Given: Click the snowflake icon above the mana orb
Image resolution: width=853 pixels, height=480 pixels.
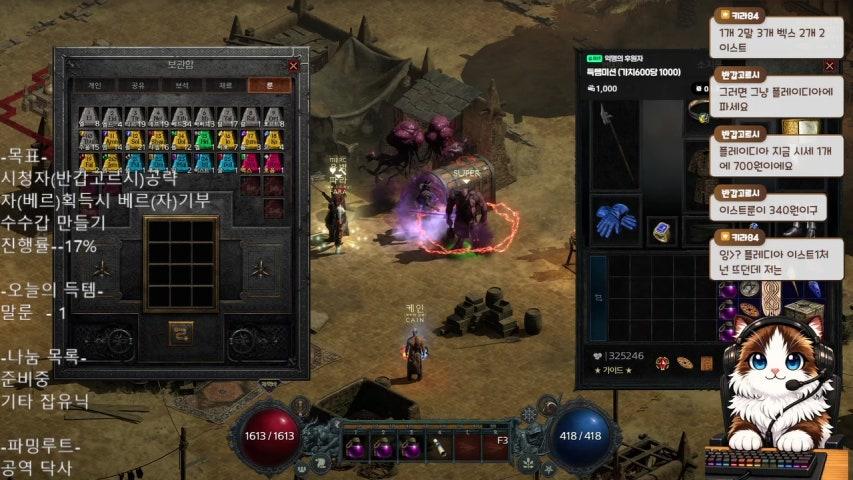Looking at the screenshot, I should point(529,414).
